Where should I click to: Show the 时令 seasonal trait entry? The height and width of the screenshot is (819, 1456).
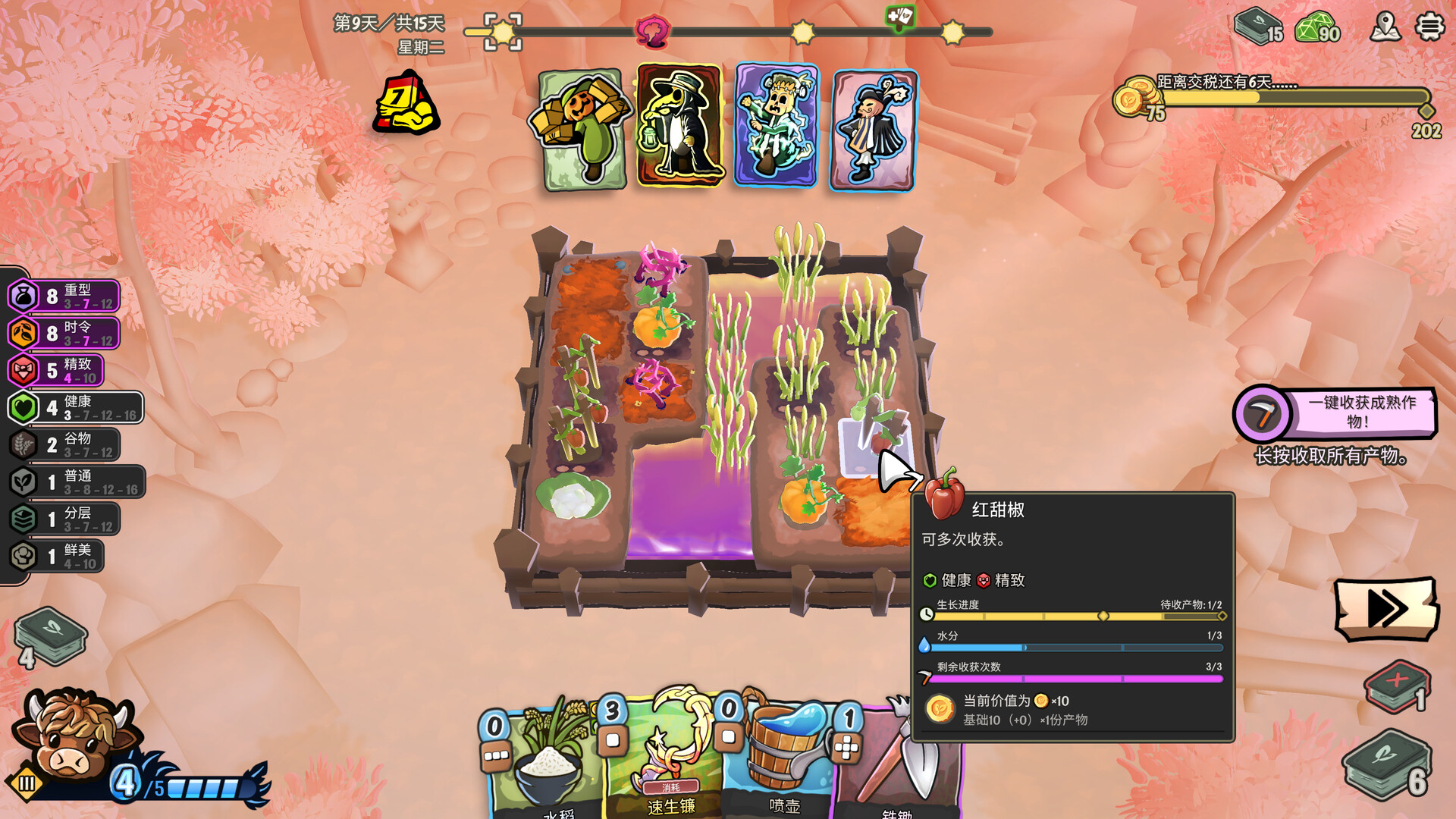64,333
